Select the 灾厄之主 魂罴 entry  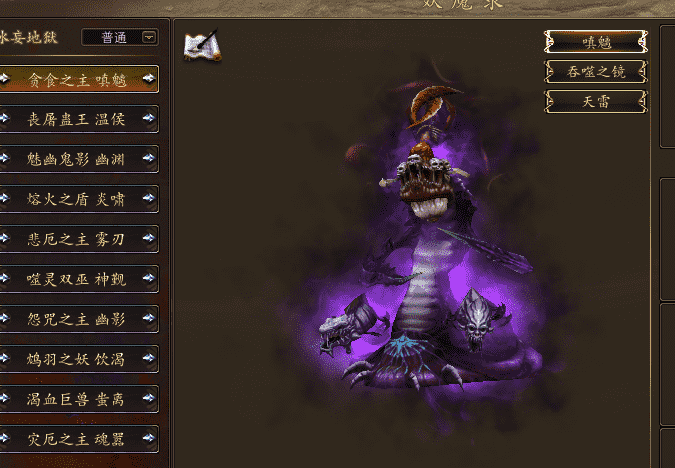coord(78,439)
